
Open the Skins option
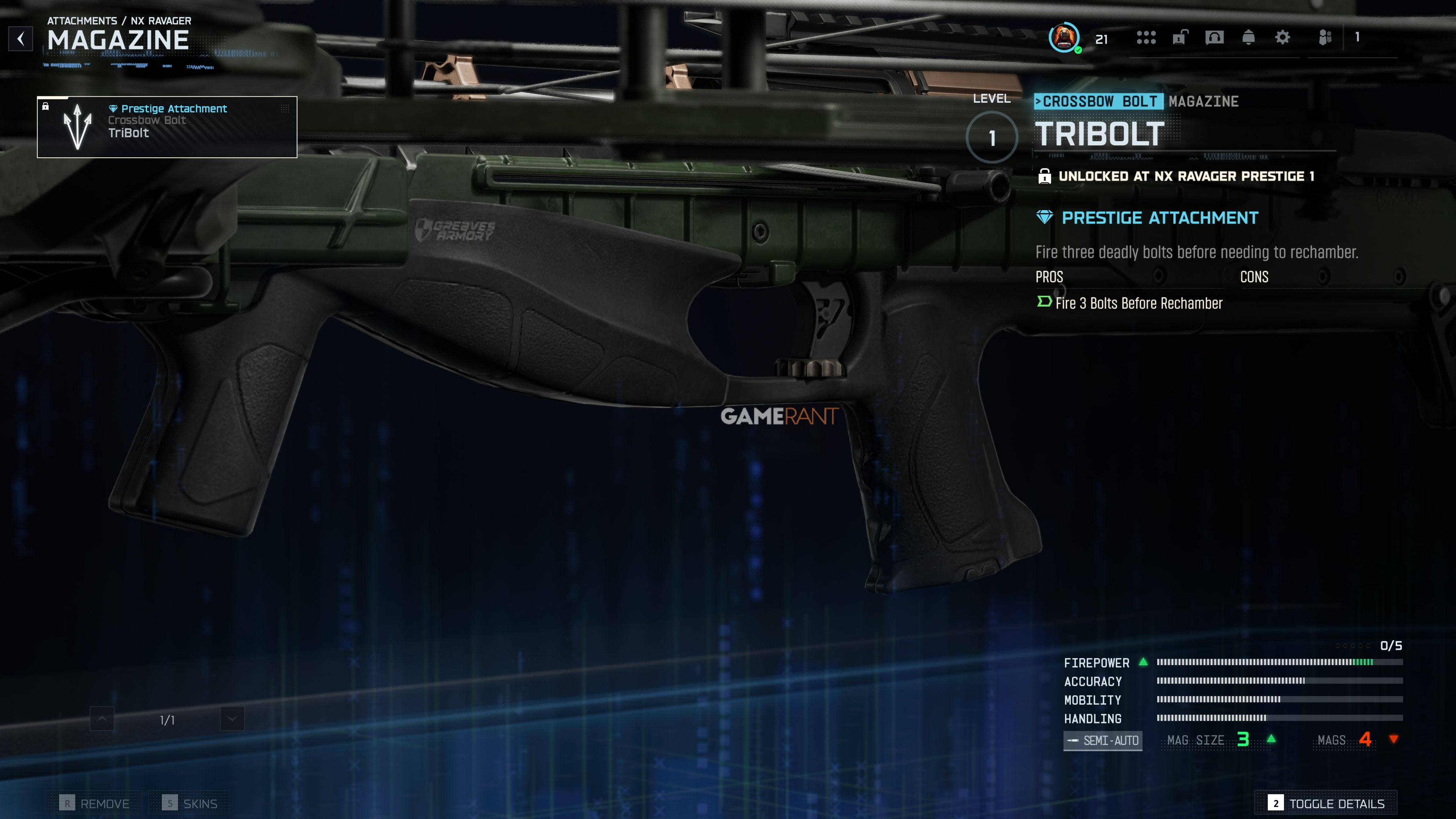[x=190, y=803]
